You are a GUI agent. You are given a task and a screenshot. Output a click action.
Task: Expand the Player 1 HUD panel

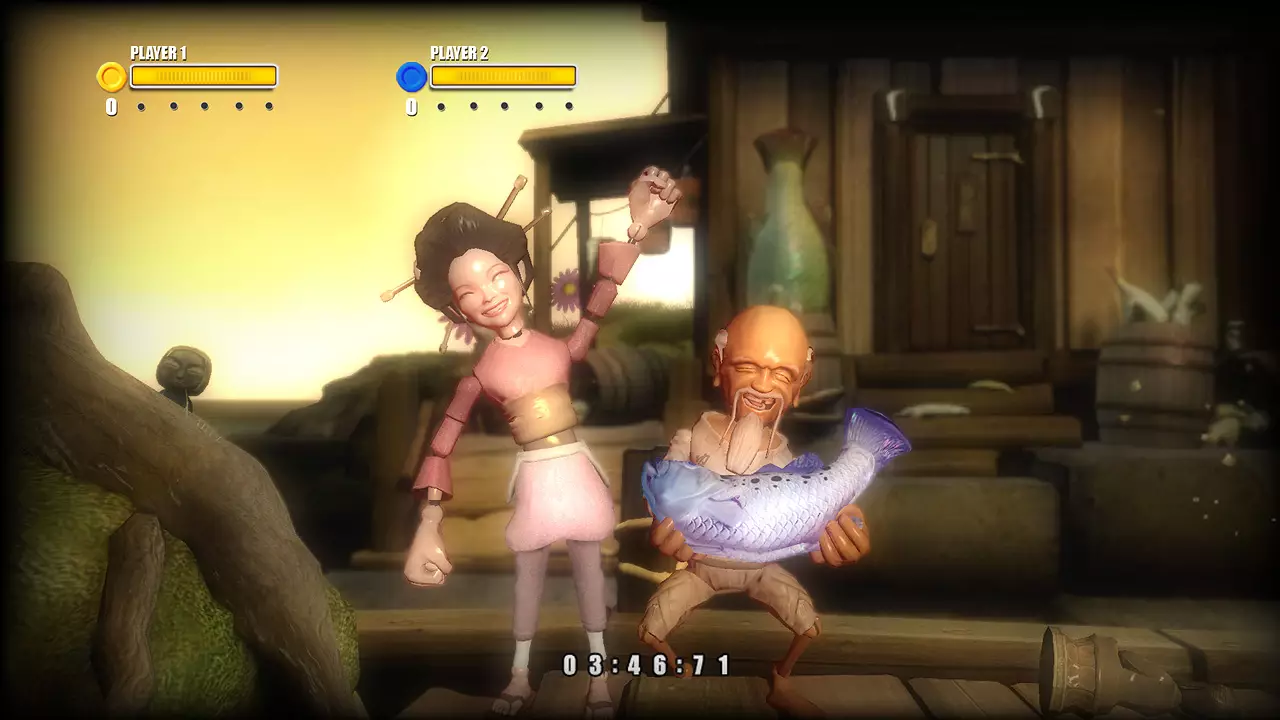pos(190,76)
